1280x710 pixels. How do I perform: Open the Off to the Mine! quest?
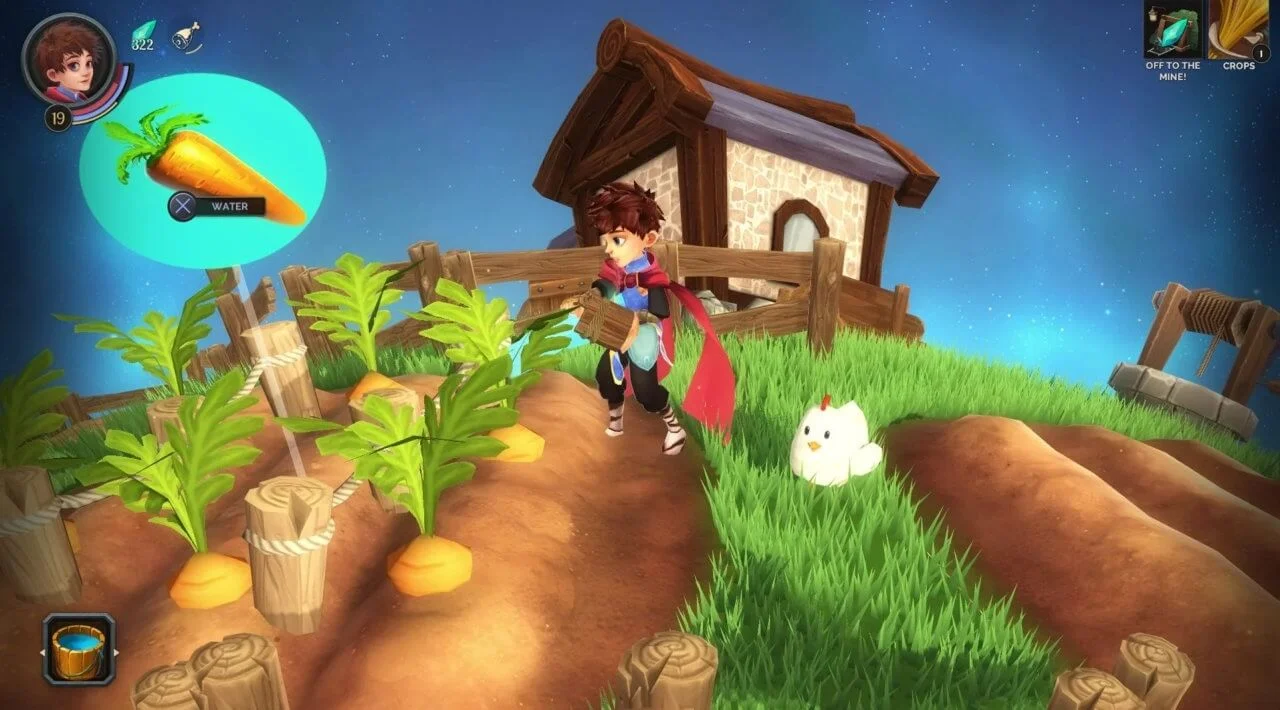tap(1173, 31)
